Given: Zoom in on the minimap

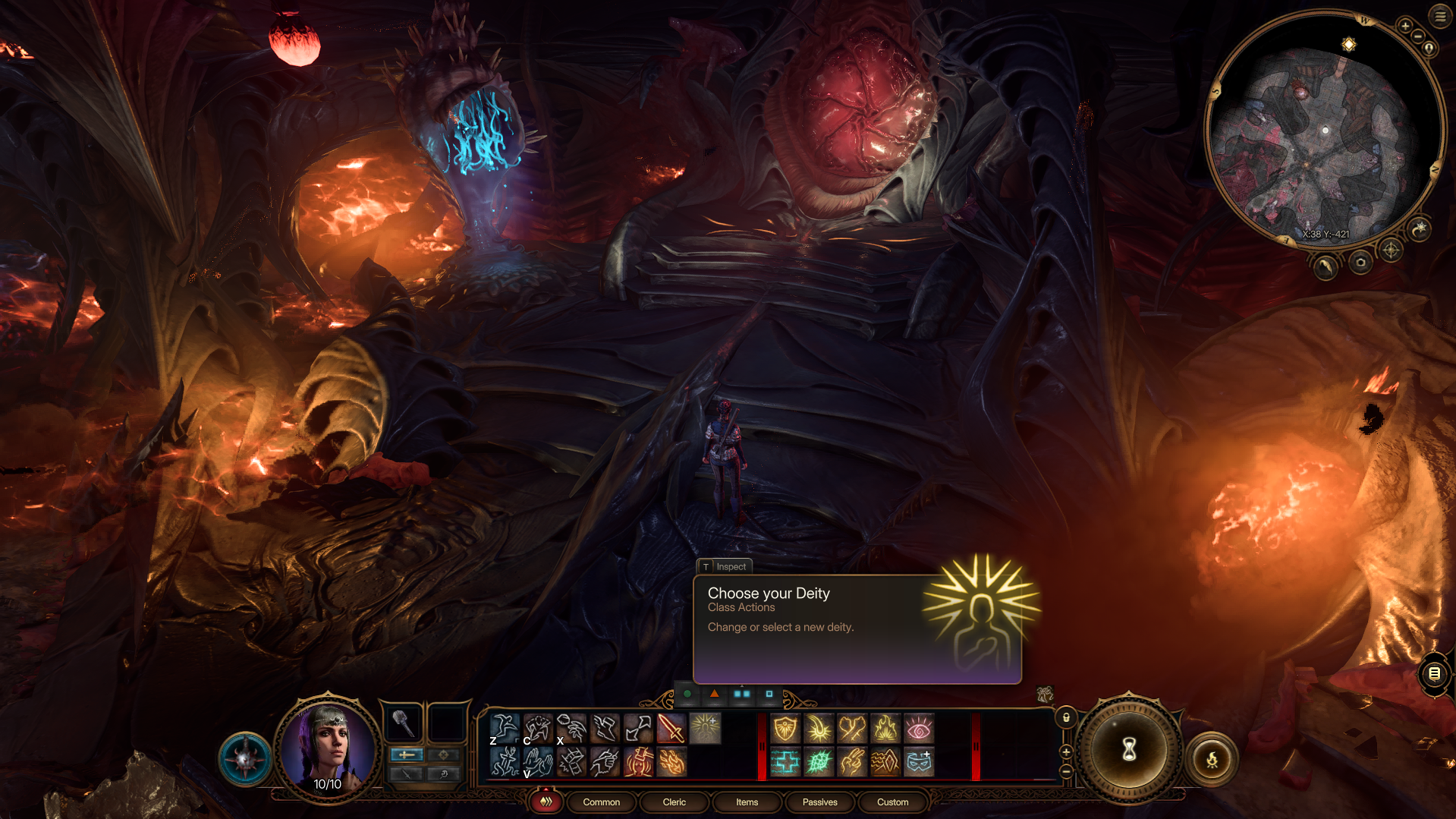Looking at the screenshot, I should (x=1405, y=26).
